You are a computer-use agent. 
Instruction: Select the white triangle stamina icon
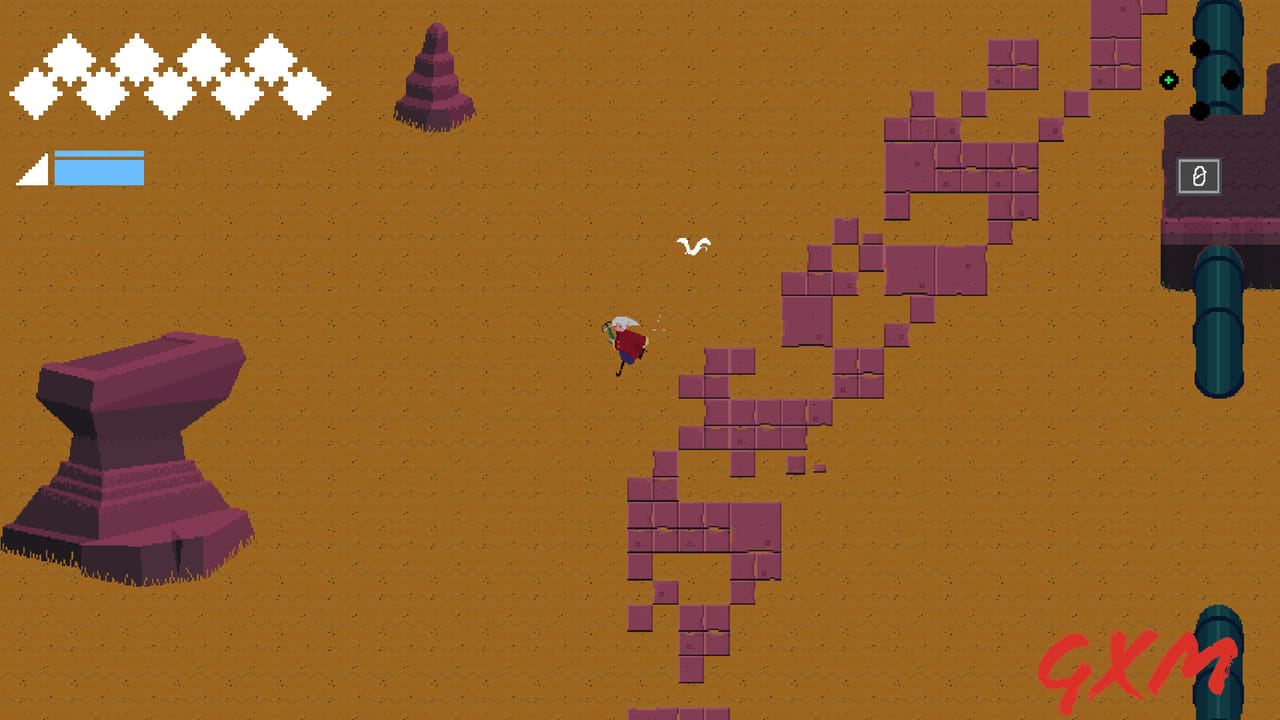pyautogui.click(x=32, y=172)
